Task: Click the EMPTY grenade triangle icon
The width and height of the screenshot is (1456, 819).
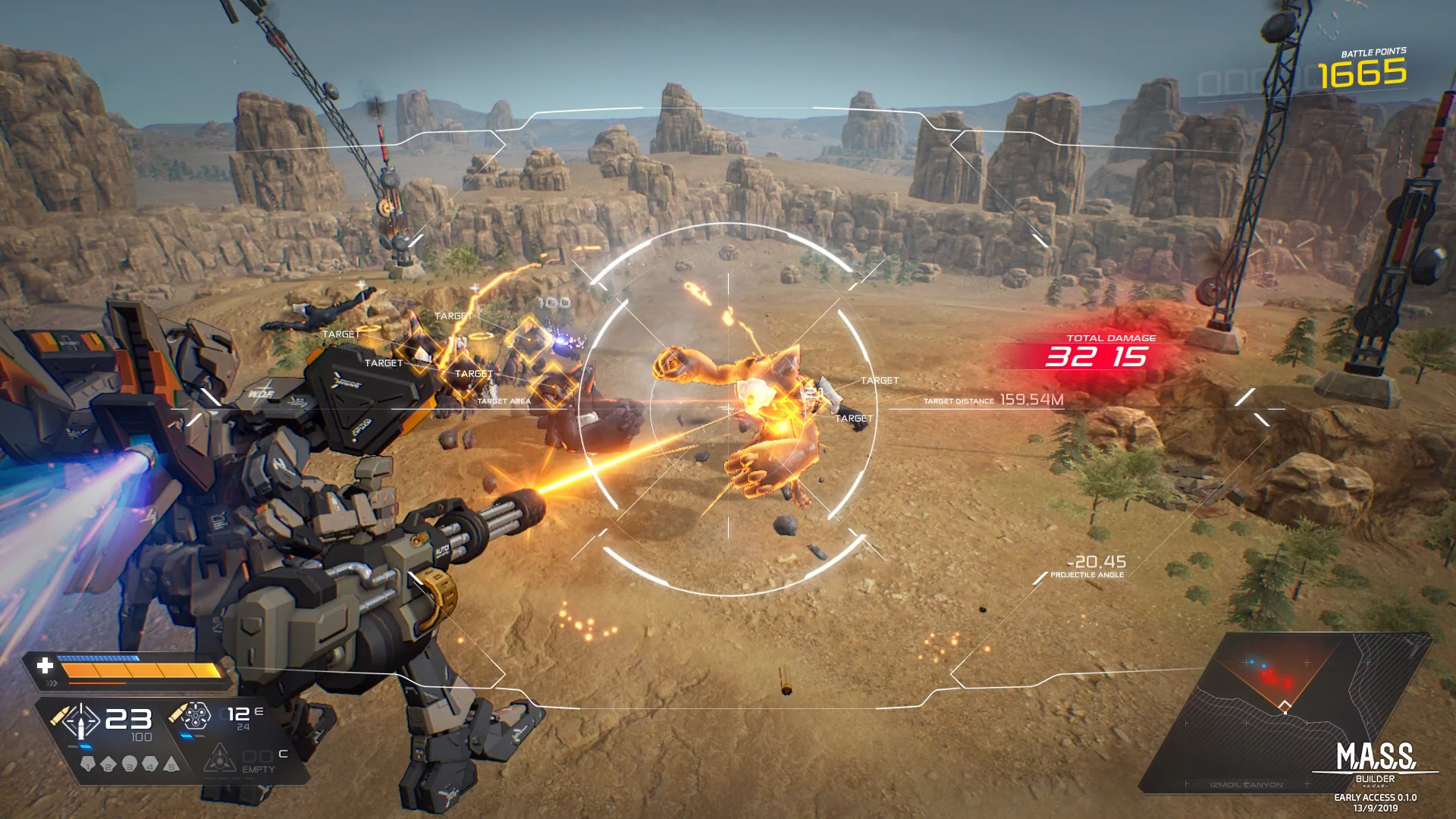Action: click(x=220, y=764)
